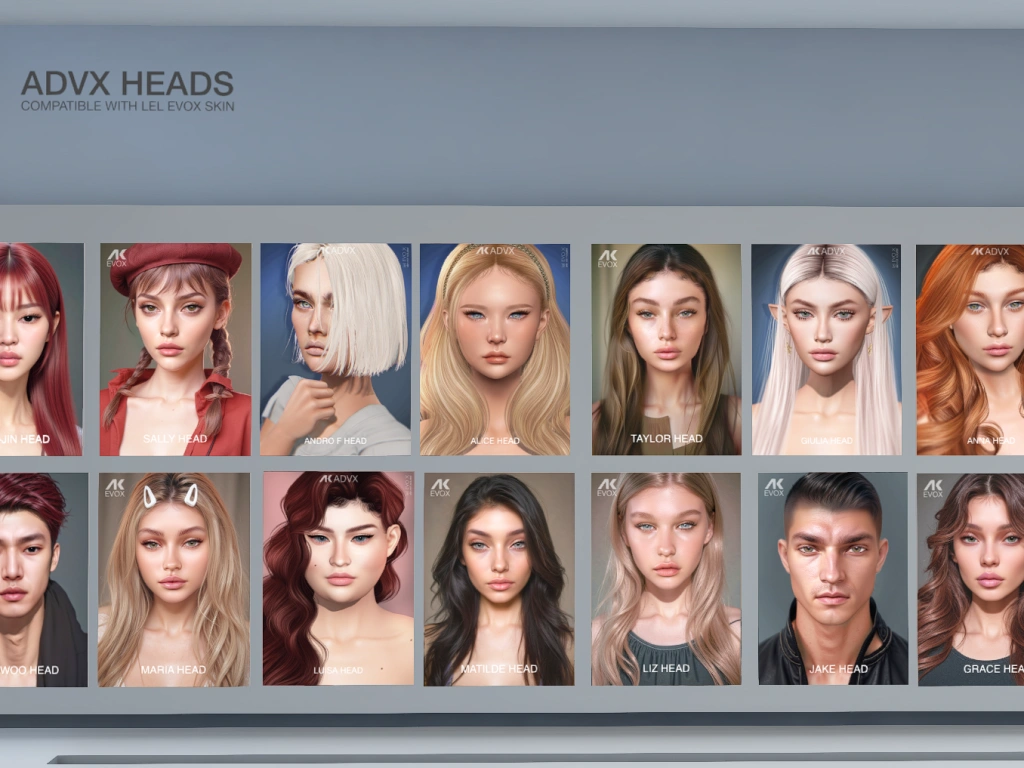Select the Sally Head vendor poster
Screen dimensions: 1024x768
[175, 349]
